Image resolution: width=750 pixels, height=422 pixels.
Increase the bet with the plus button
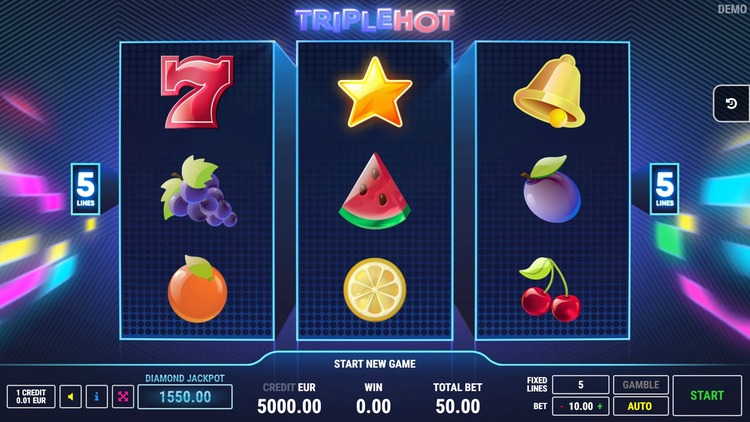click(x=601, y=407)
